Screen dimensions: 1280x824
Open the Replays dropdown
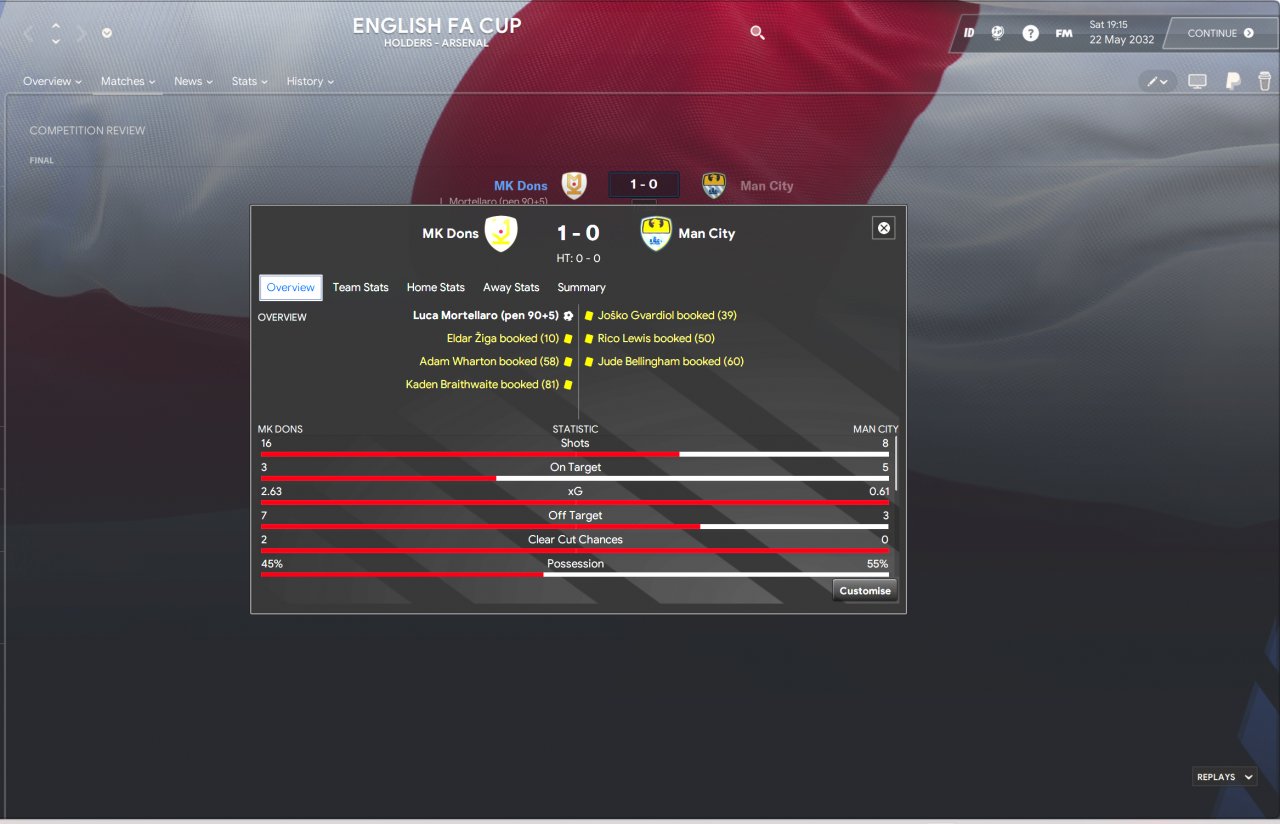point(1224,777)
